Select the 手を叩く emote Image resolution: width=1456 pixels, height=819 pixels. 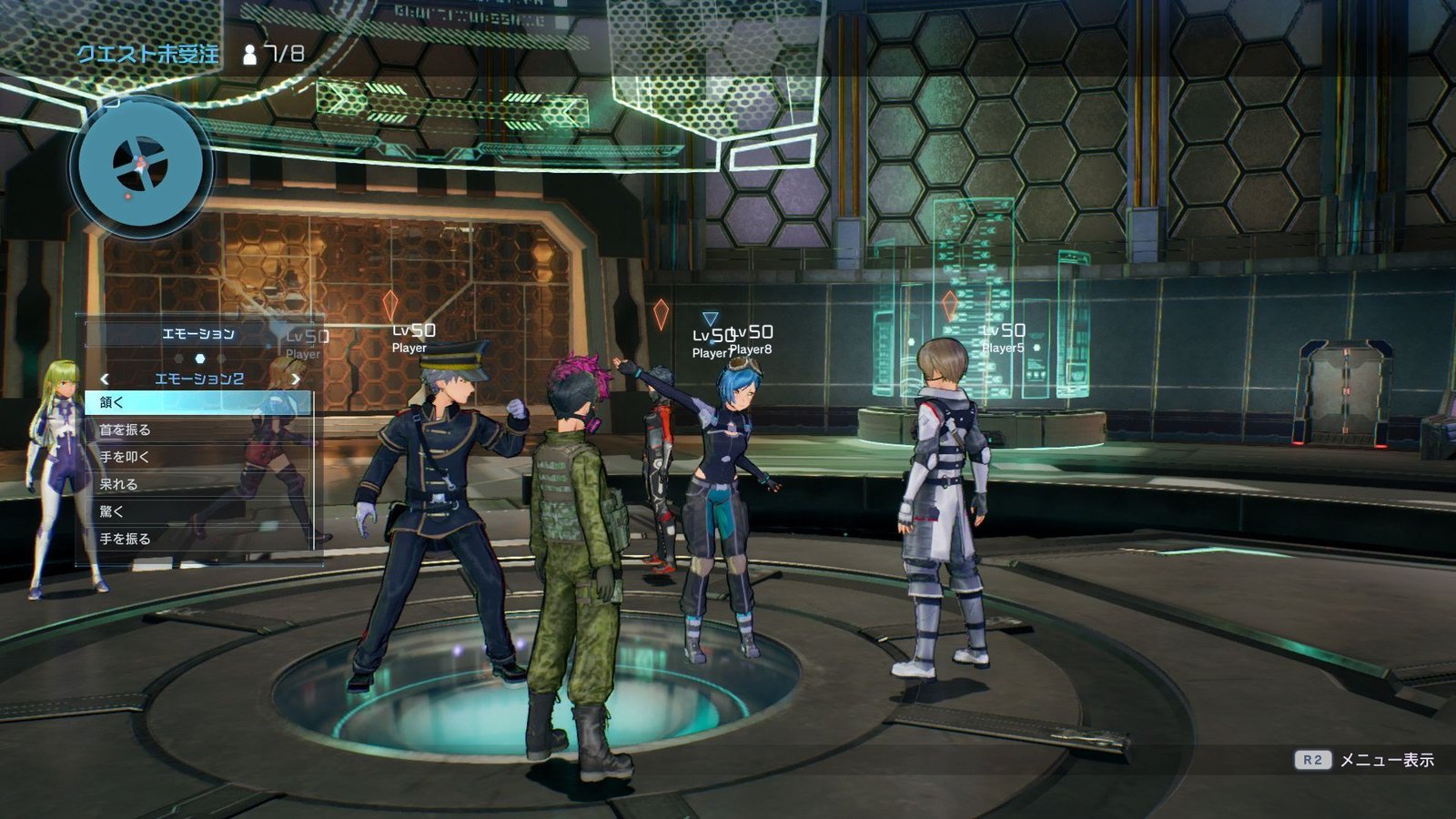tap(198, 457)
